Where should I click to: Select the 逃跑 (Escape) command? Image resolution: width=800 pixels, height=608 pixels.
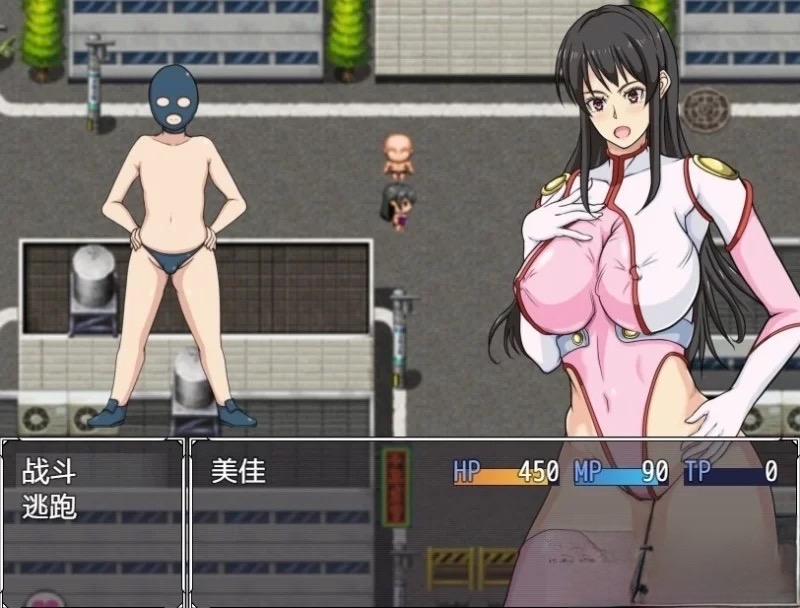tap(49, 506)
